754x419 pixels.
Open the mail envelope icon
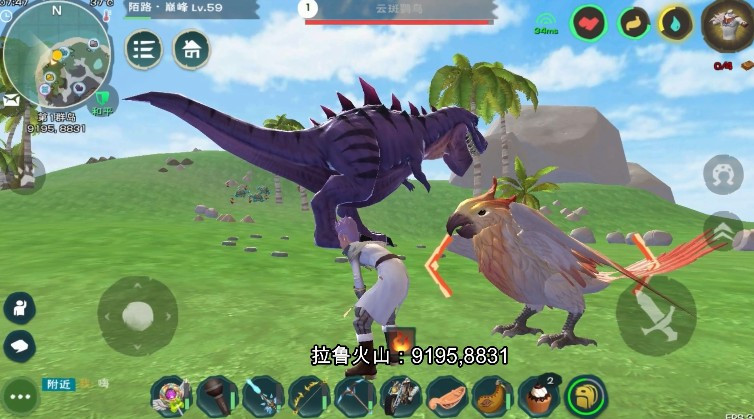(12, 101)
